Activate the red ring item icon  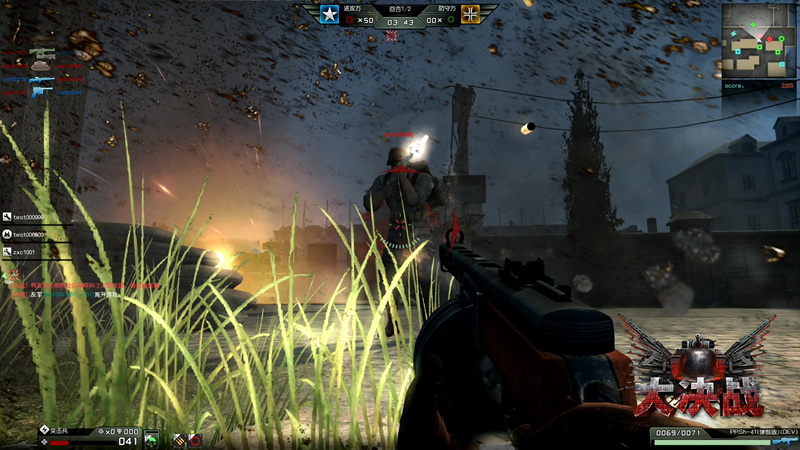tap(195, 439)
